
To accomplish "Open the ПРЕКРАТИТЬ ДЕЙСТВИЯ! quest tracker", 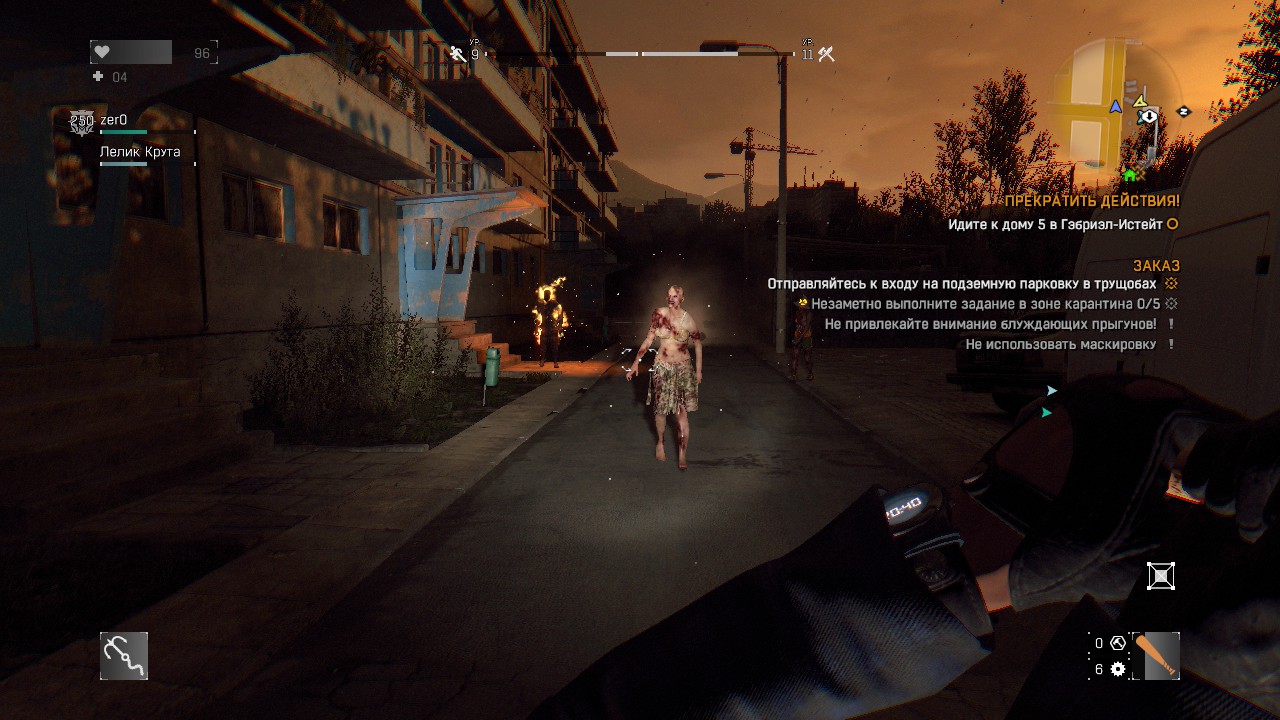I will tap(1092, 201).
